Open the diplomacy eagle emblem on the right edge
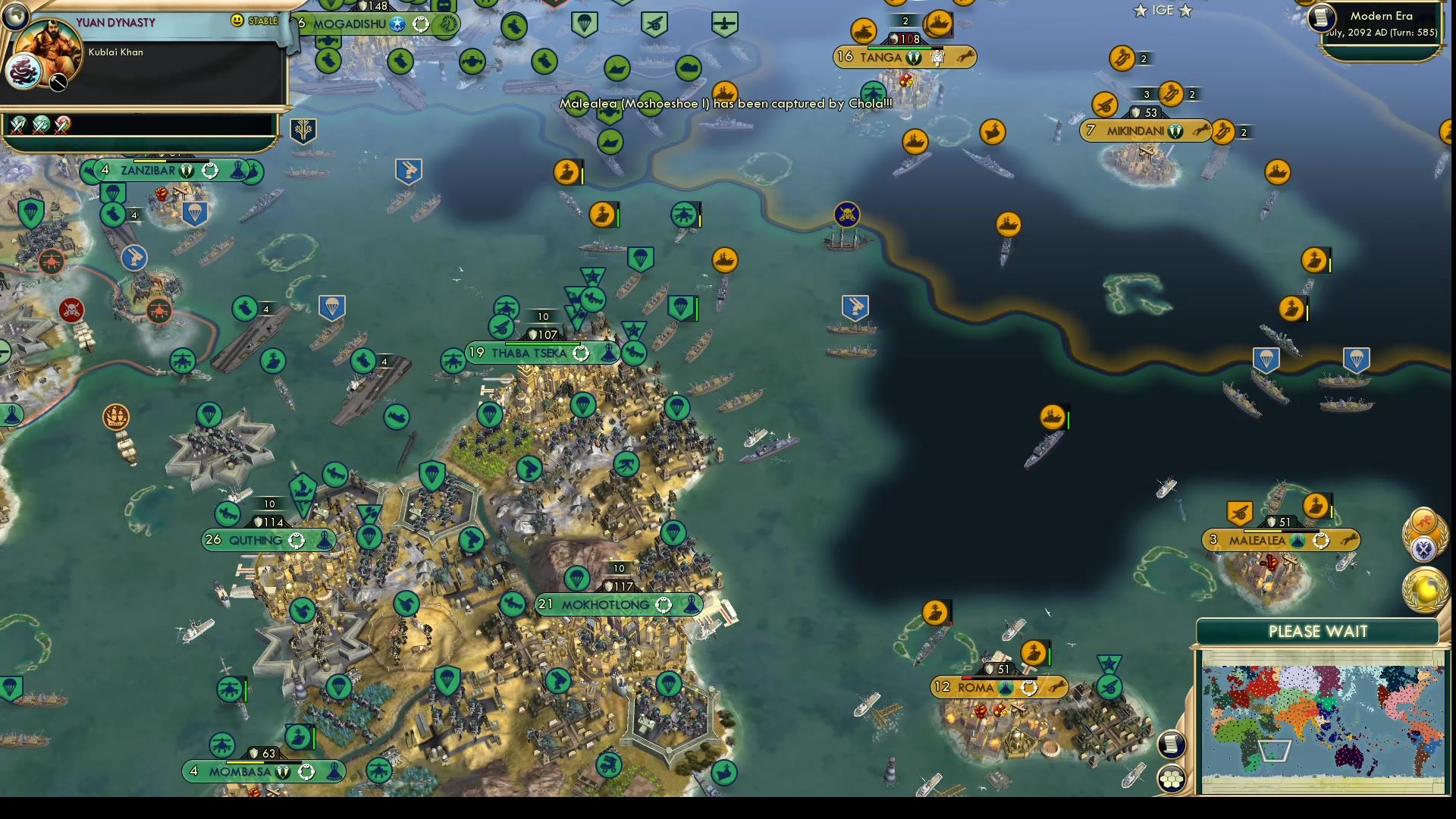The image size is (1456, 819). tap(1425, 548)
